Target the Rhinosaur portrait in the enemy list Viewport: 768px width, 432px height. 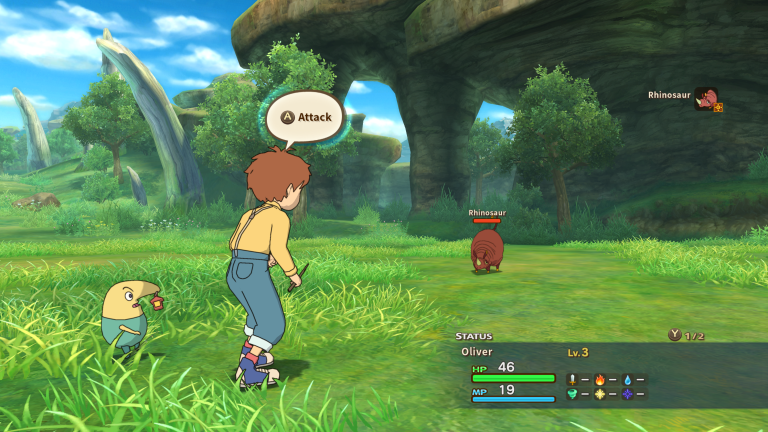707,97
